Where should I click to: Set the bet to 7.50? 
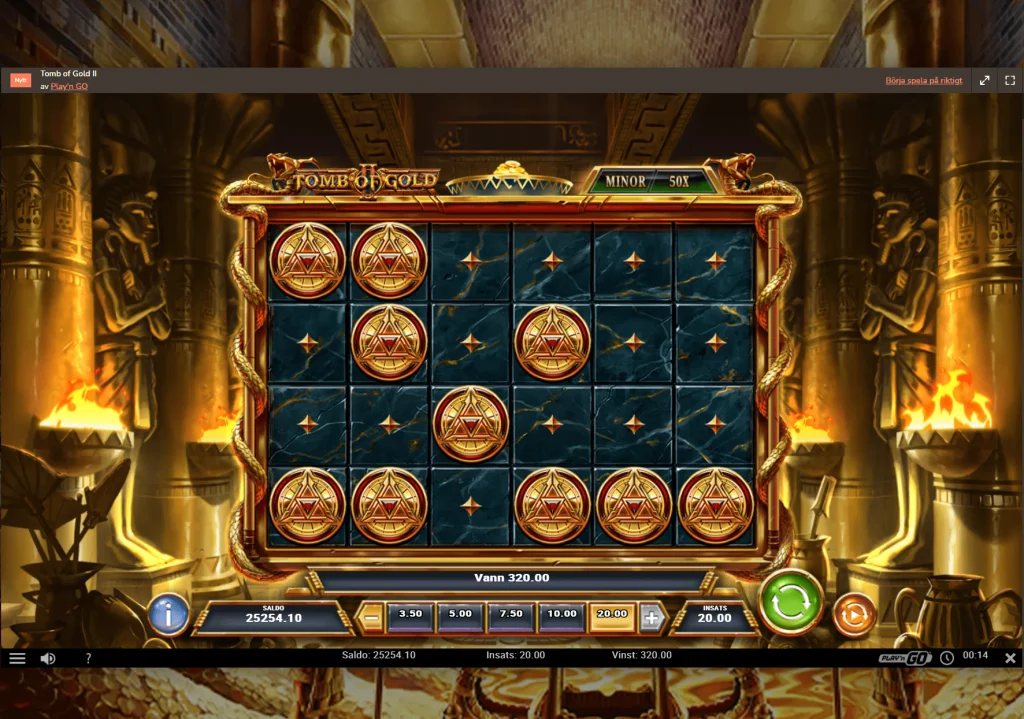click(x=511, y=615)
